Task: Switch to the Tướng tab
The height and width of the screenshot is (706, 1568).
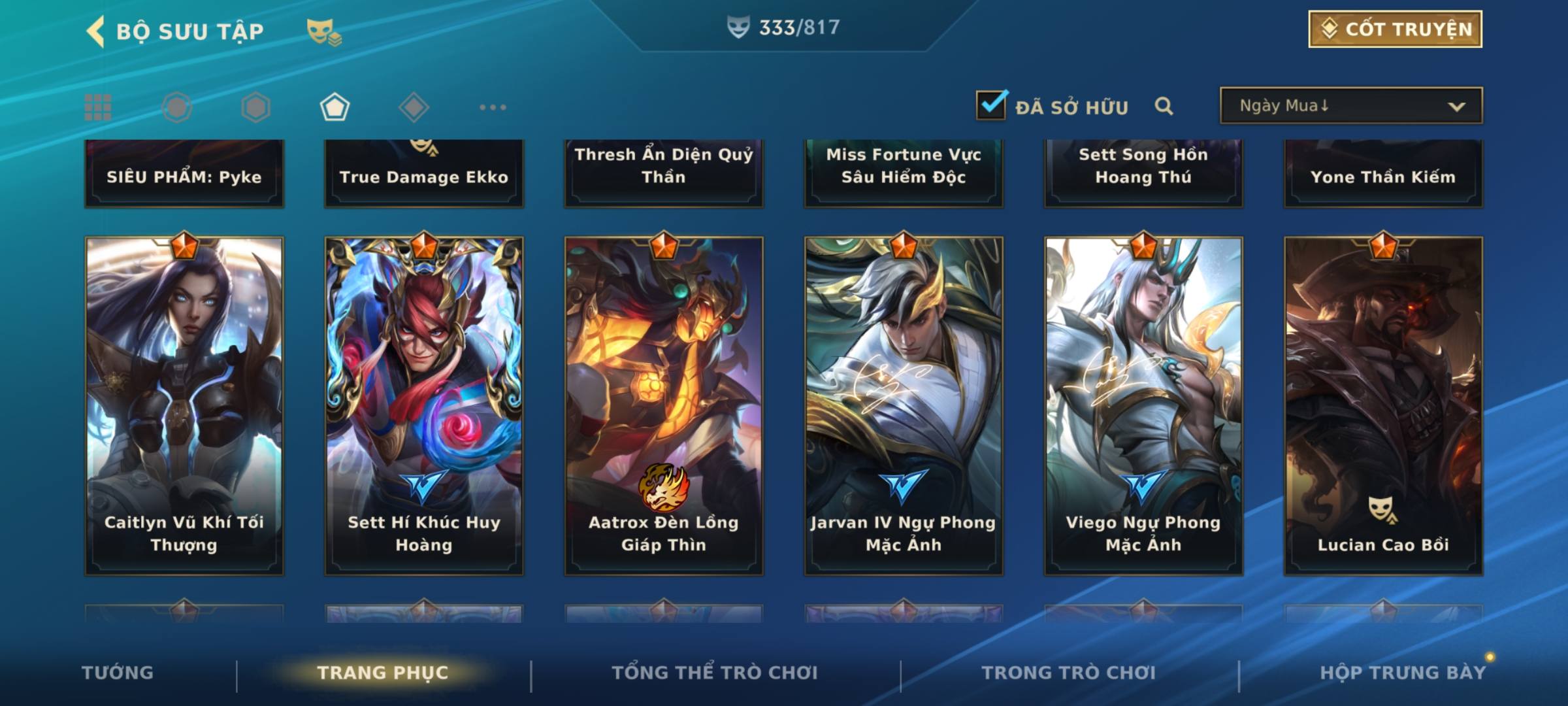Action: 118,673
